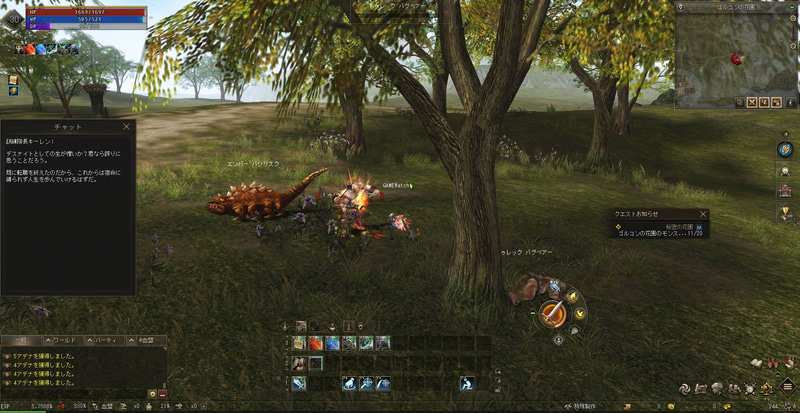Screen dimensions: 800x413
Task: Use the red potion hotbar slot
Action: (x=315, y=343)
